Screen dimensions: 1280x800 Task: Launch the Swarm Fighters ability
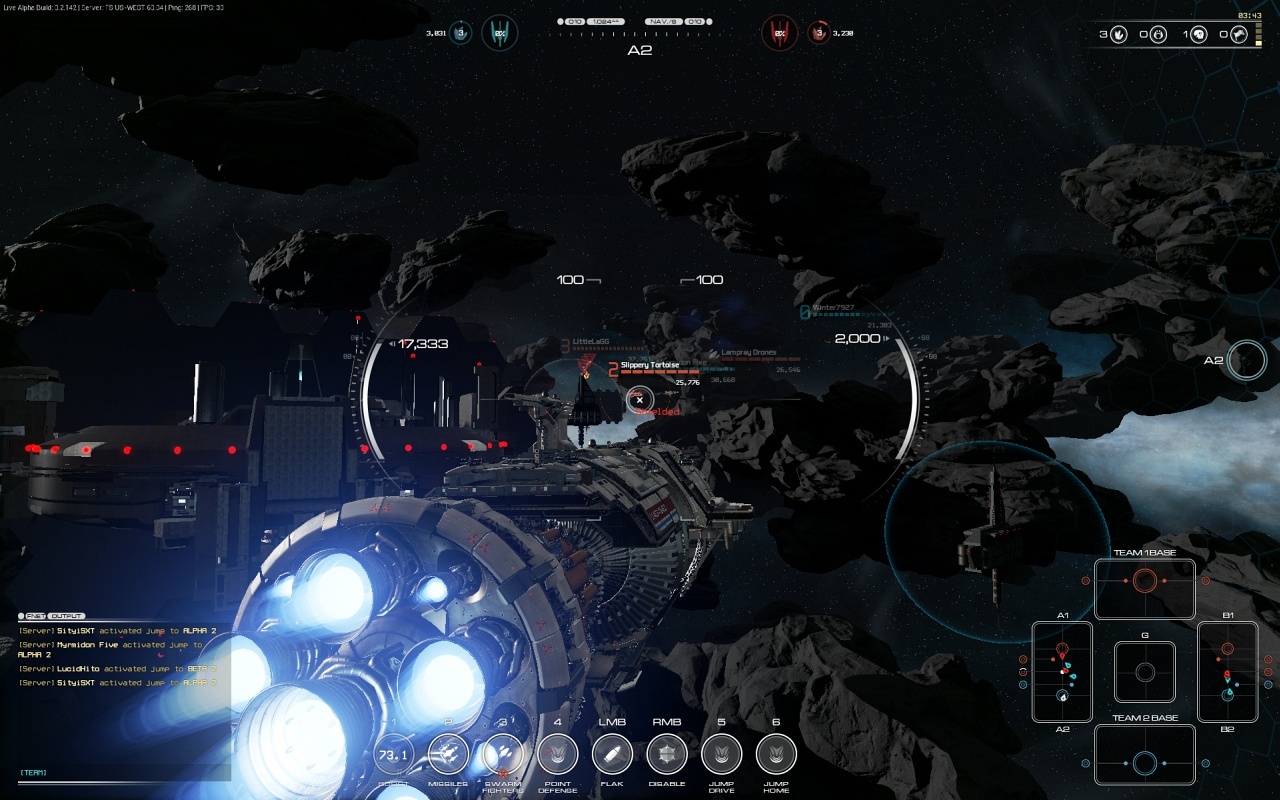point(503,755)
